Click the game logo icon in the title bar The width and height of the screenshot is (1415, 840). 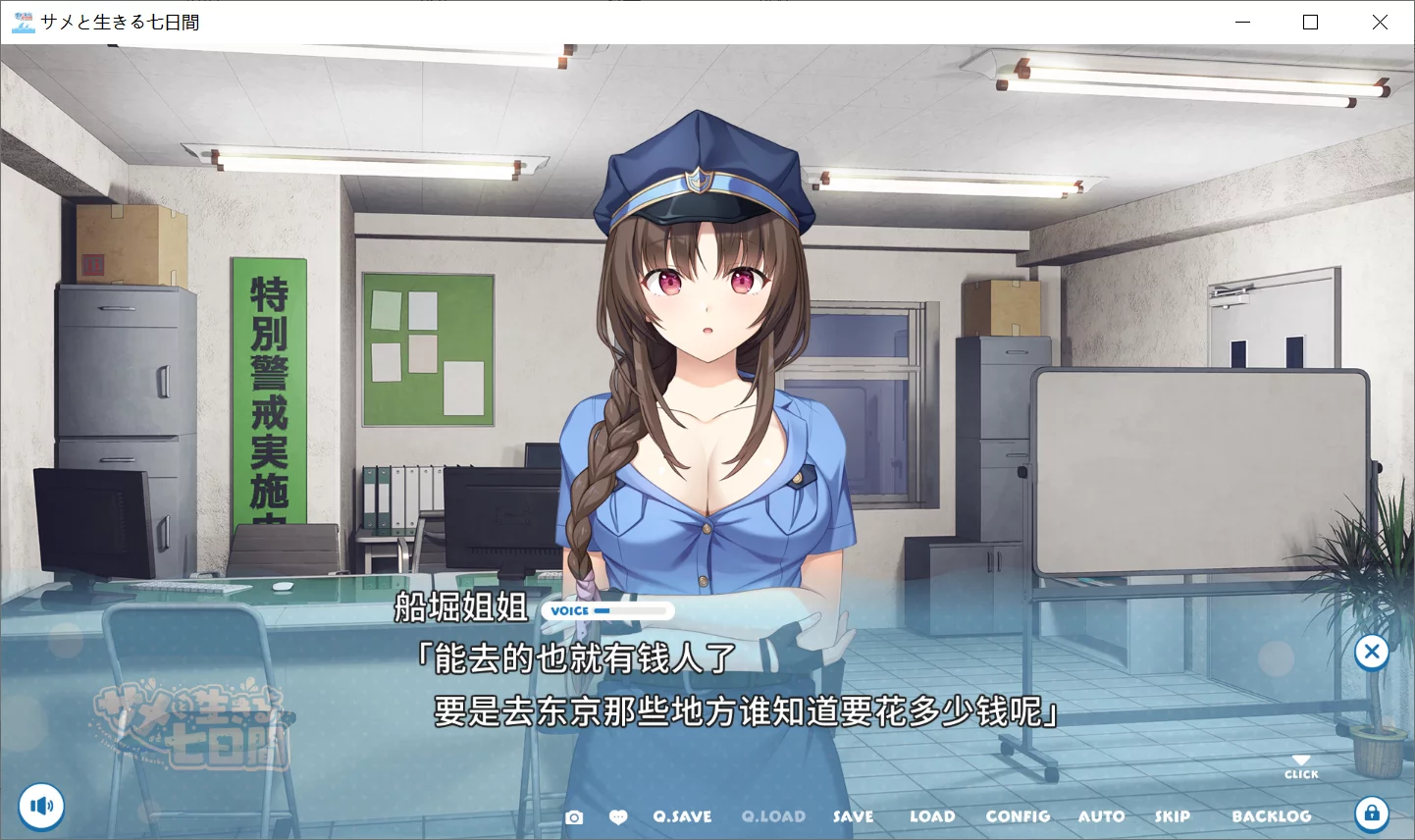tap(22, 21)
